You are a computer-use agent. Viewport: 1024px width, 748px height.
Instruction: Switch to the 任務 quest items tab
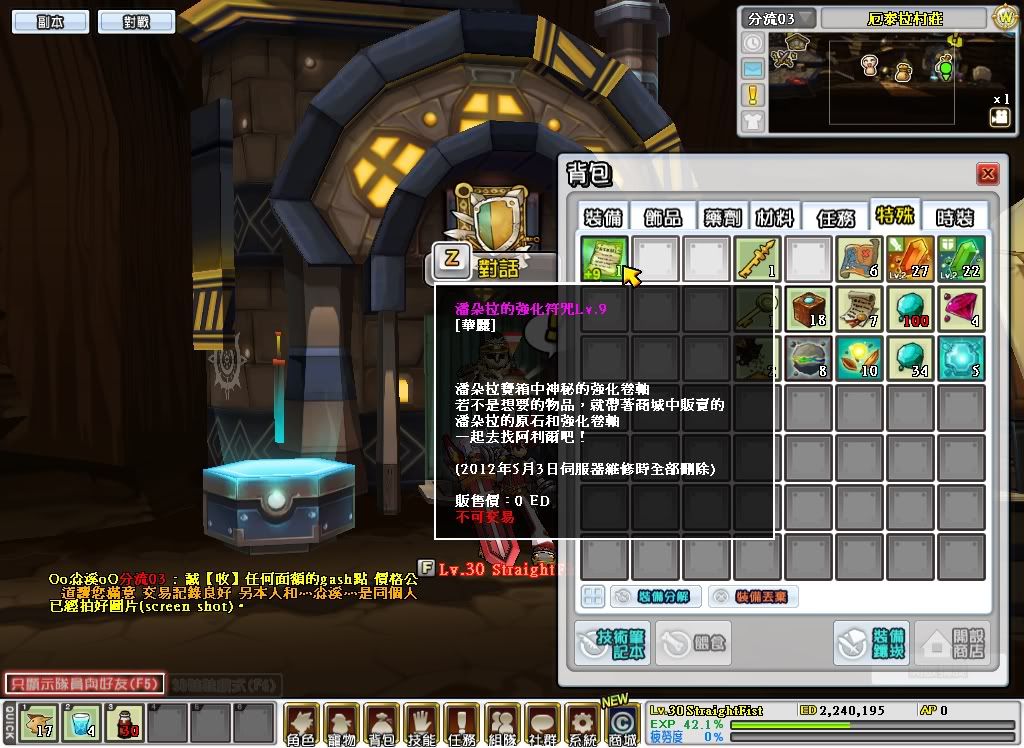click(835, 217)
